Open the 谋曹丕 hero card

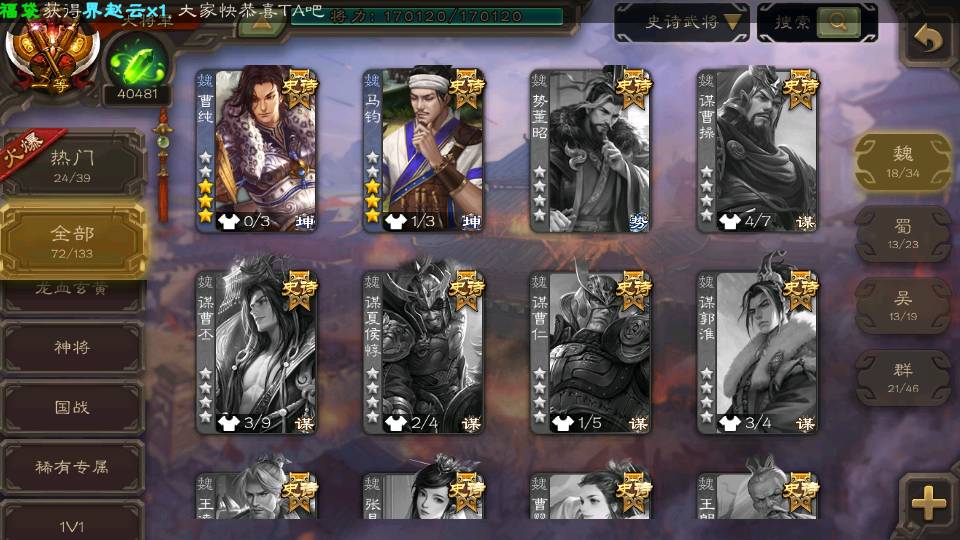[256, 352]
